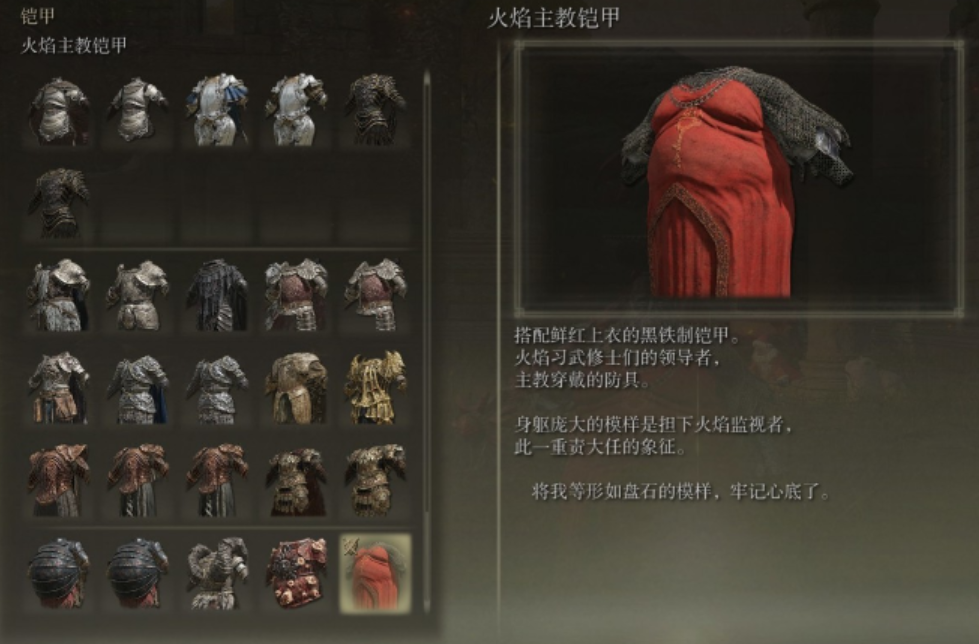This screenshot has height=644, width=979.
Task: Select the highlighted red Fire Prelate Armor
Action: pyautogui.click(x=375, y=573)
